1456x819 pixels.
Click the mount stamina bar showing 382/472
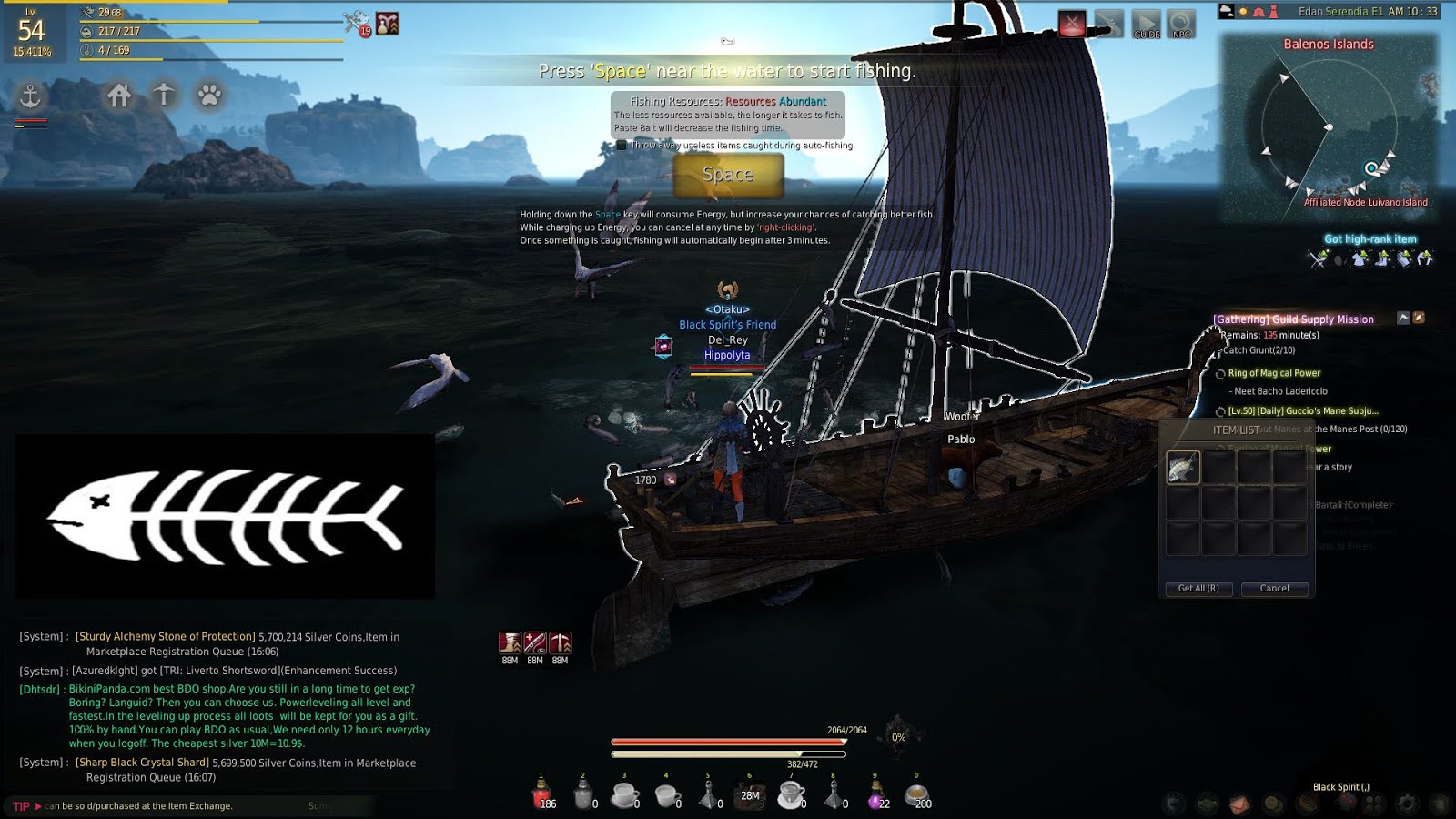(728, 755)
